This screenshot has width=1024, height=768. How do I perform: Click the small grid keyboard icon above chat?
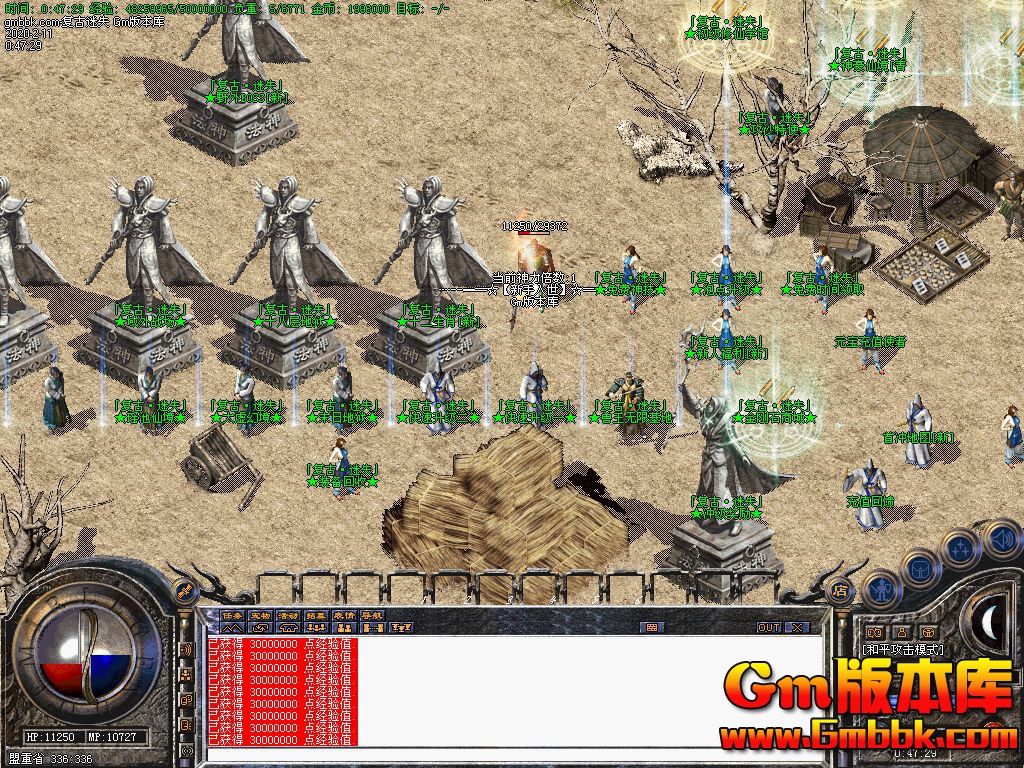[652, 627]
